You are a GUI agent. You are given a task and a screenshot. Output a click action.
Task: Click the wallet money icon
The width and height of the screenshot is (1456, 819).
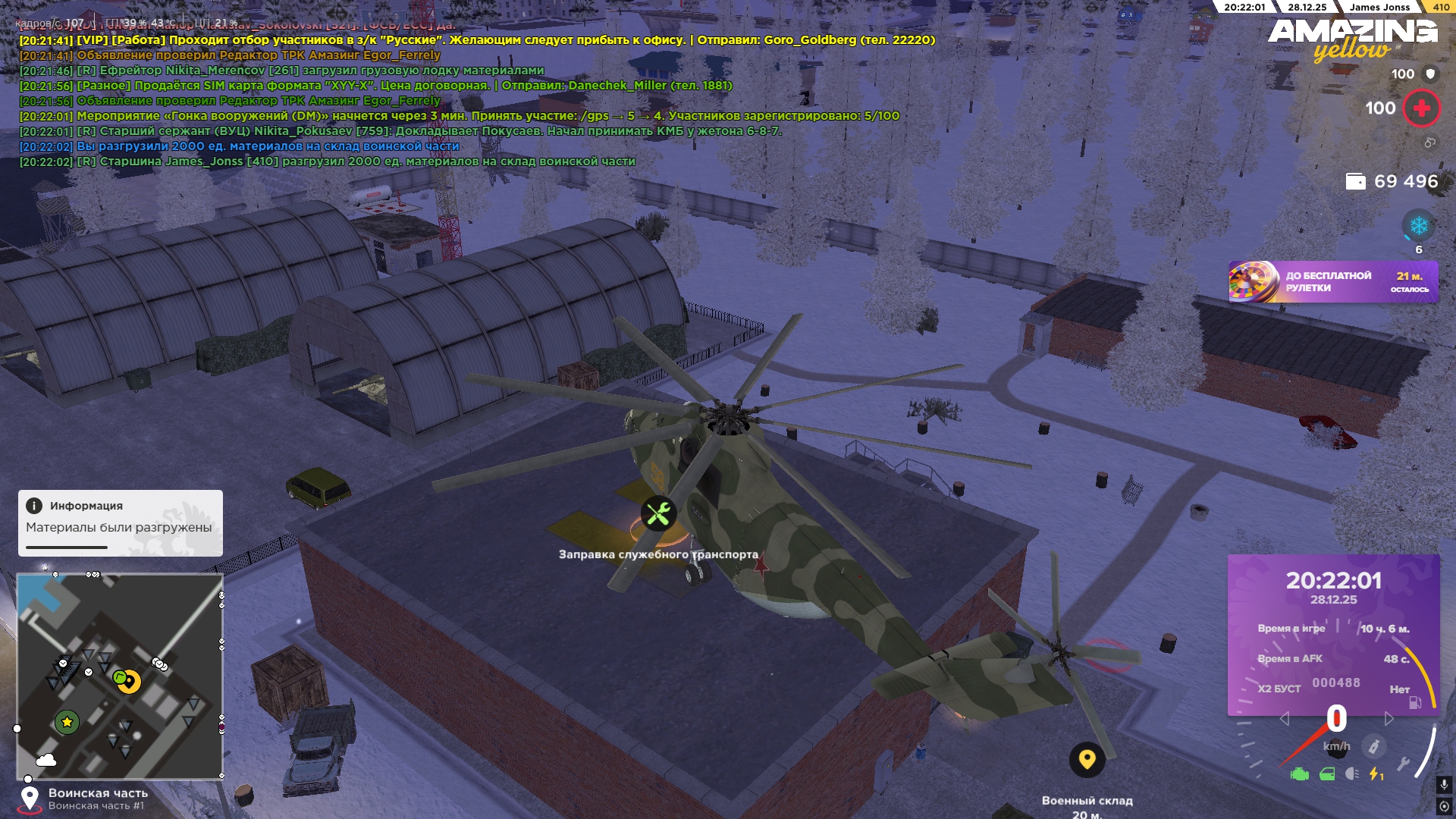click(x=1355, y=181)
